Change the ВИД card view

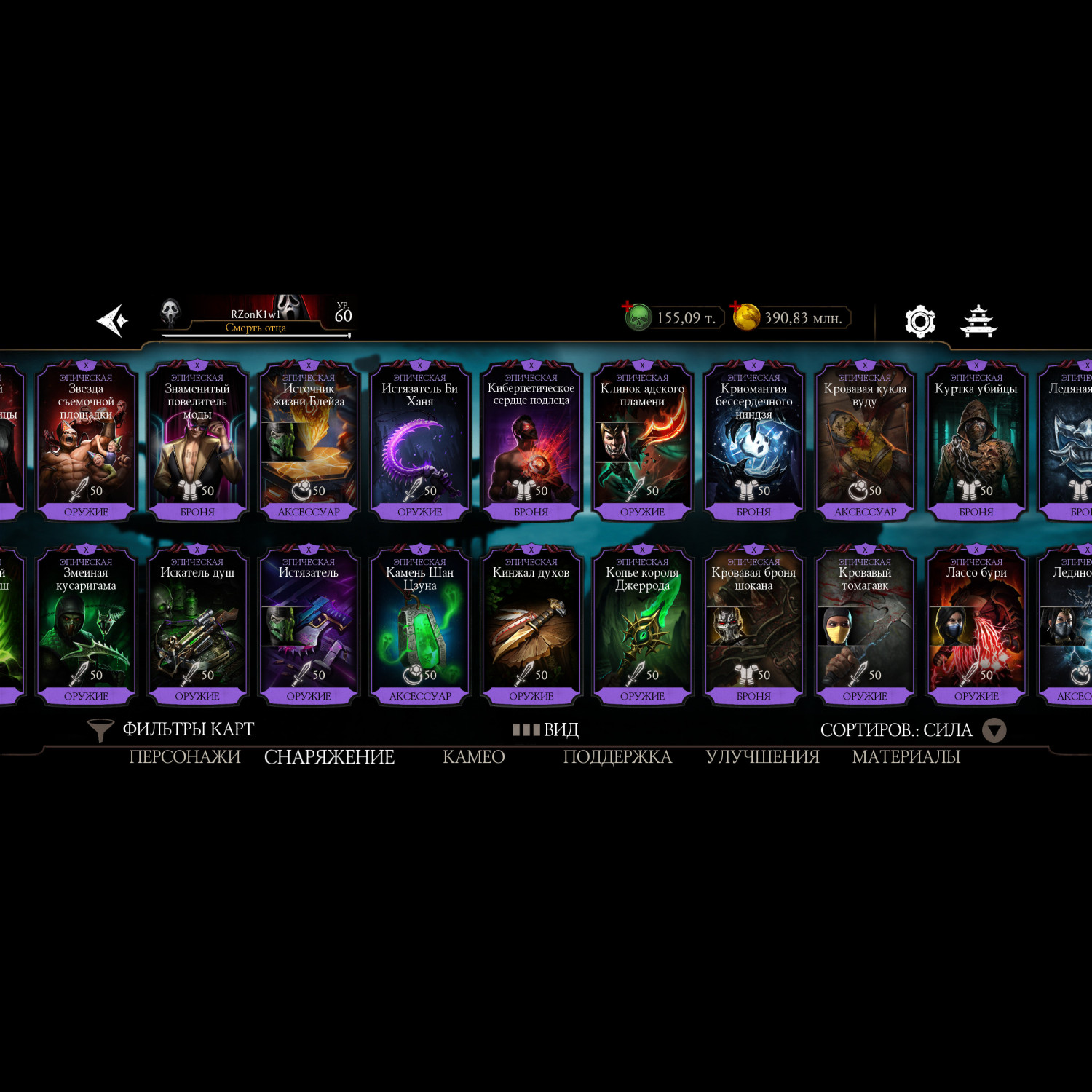546,729
